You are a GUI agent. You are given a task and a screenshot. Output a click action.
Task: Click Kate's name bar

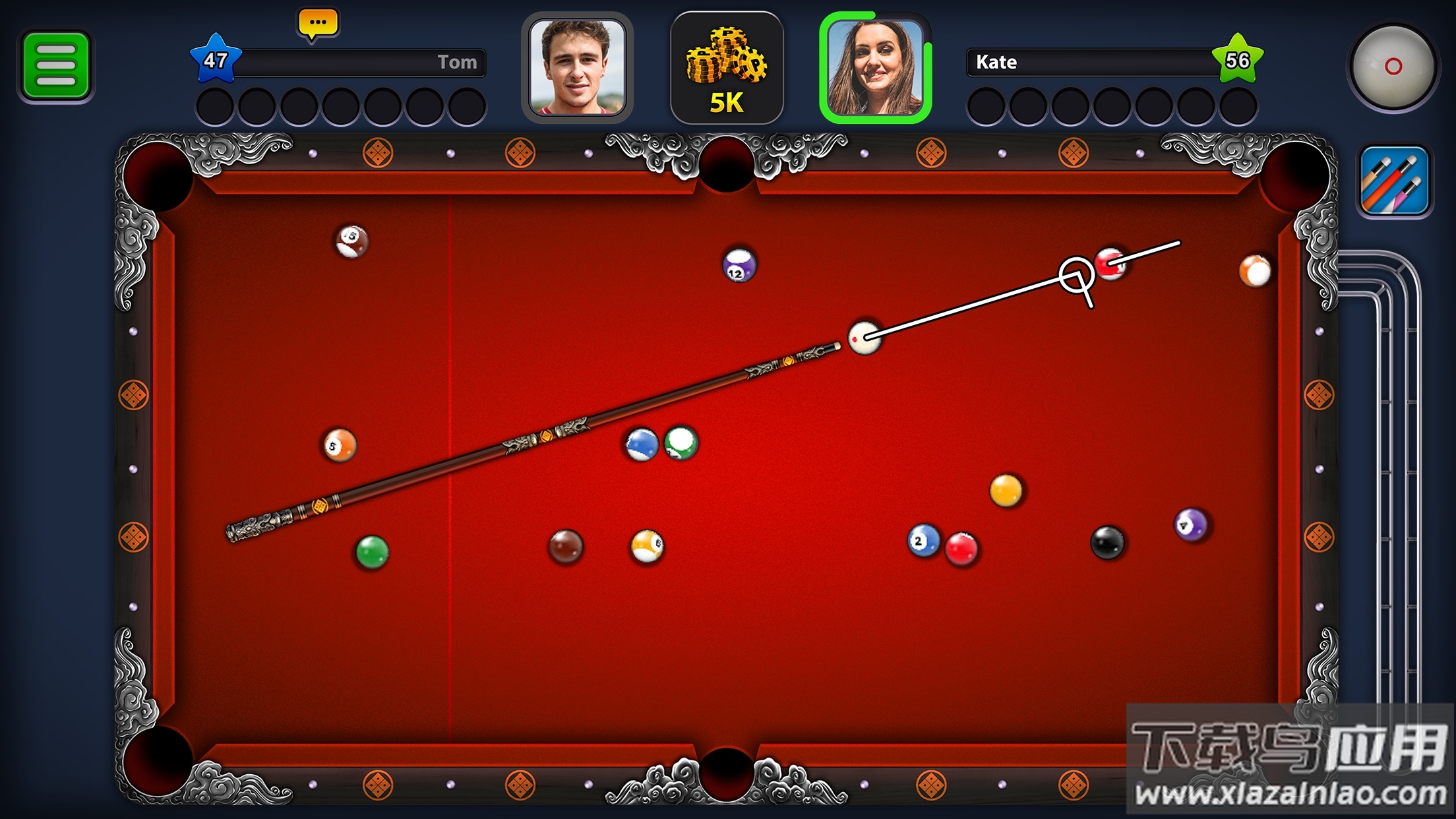(1095, 63)
